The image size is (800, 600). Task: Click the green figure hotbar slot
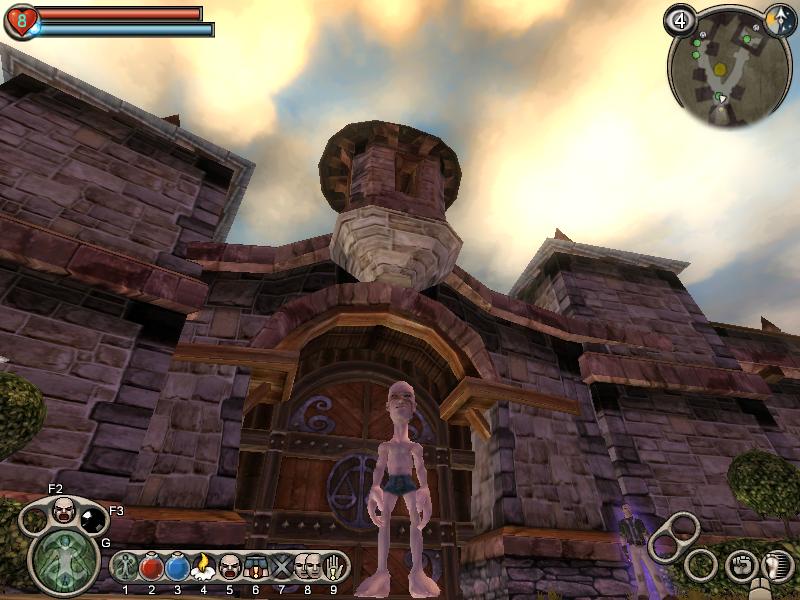[126, 568]
